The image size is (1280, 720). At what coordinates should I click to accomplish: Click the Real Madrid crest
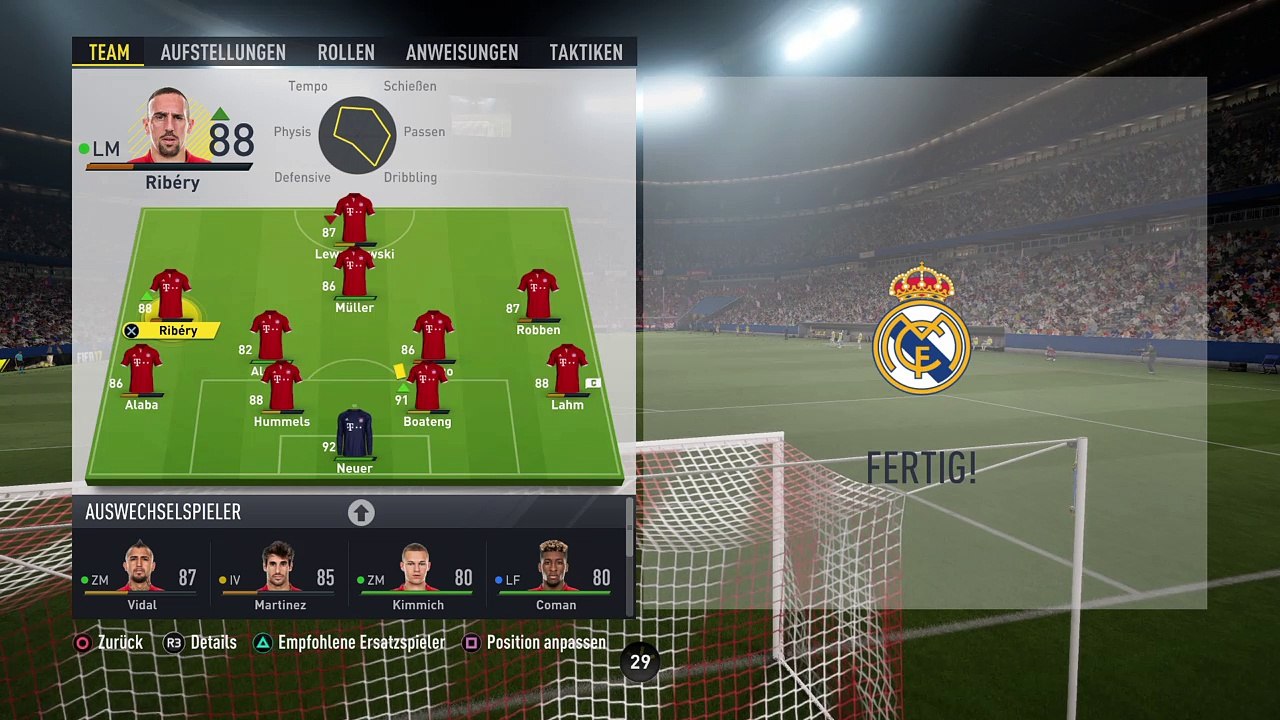coord(921,331)
